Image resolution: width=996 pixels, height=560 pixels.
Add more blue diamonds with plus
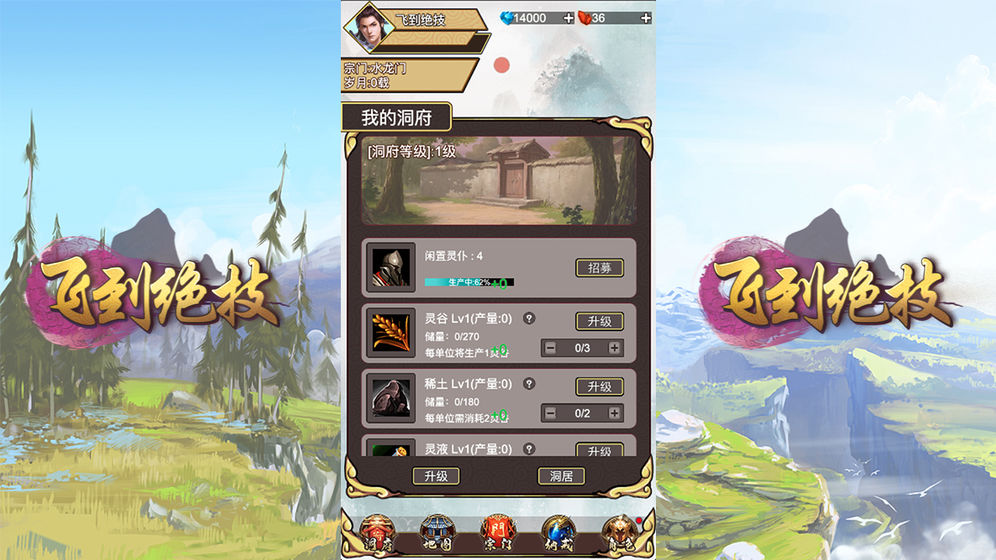click(569, 18)
